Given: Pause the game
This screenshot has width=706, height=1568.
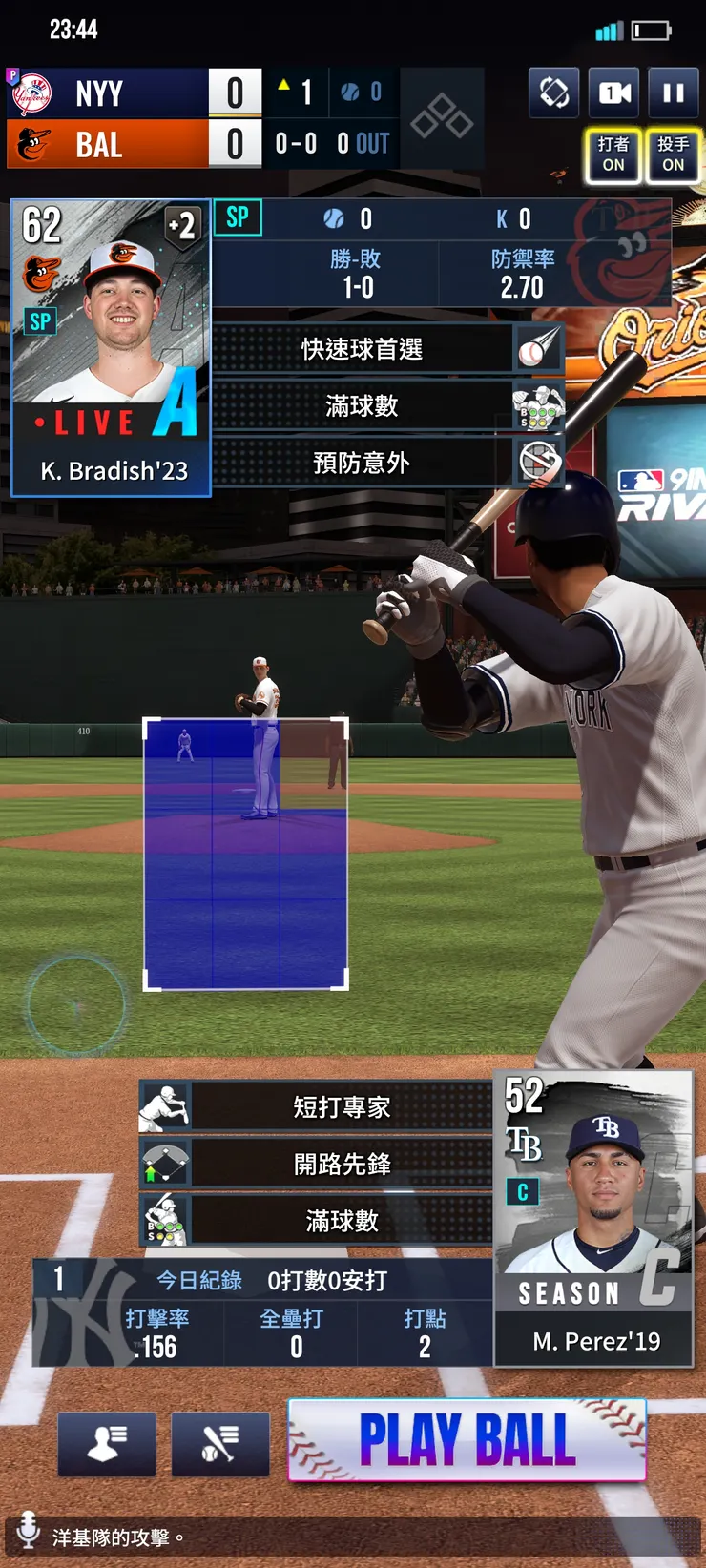Looking at the screenshot, I should pos(674,93).
